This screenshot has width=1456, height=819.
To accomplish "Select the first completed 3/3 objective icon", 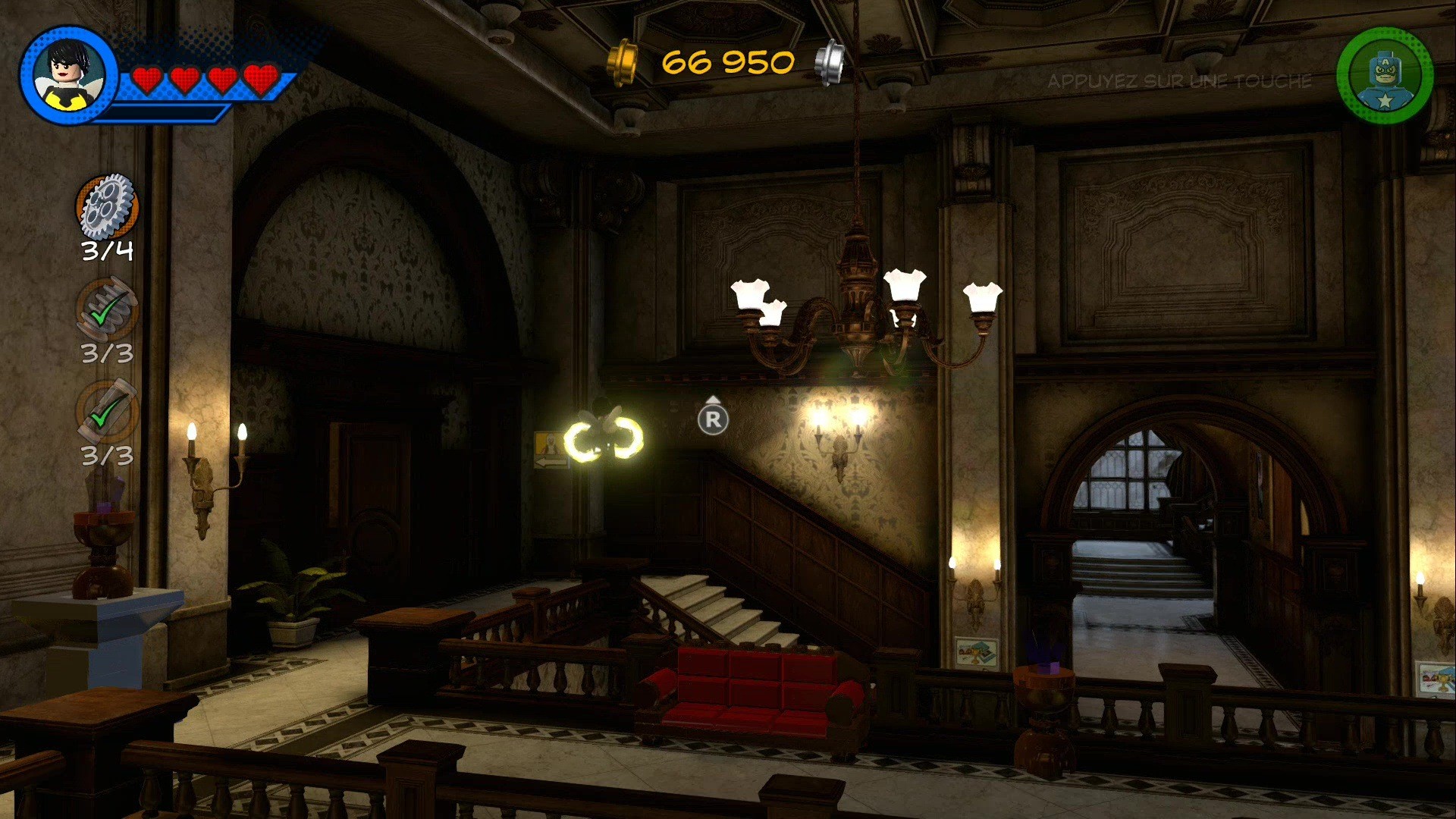I will pyautogui.click(x=107, y=309).
